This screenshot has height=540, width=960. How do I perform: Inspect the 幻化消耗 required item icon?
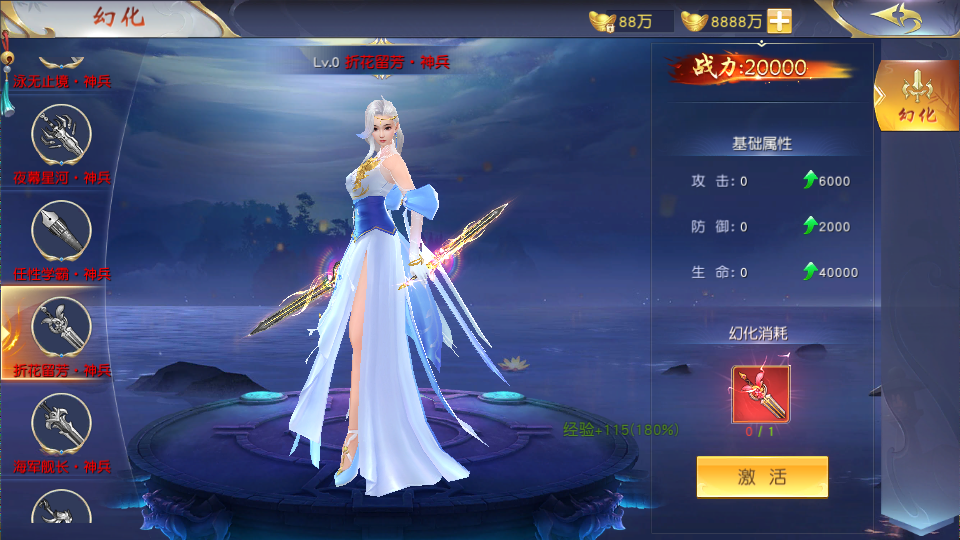coord(761,396)
